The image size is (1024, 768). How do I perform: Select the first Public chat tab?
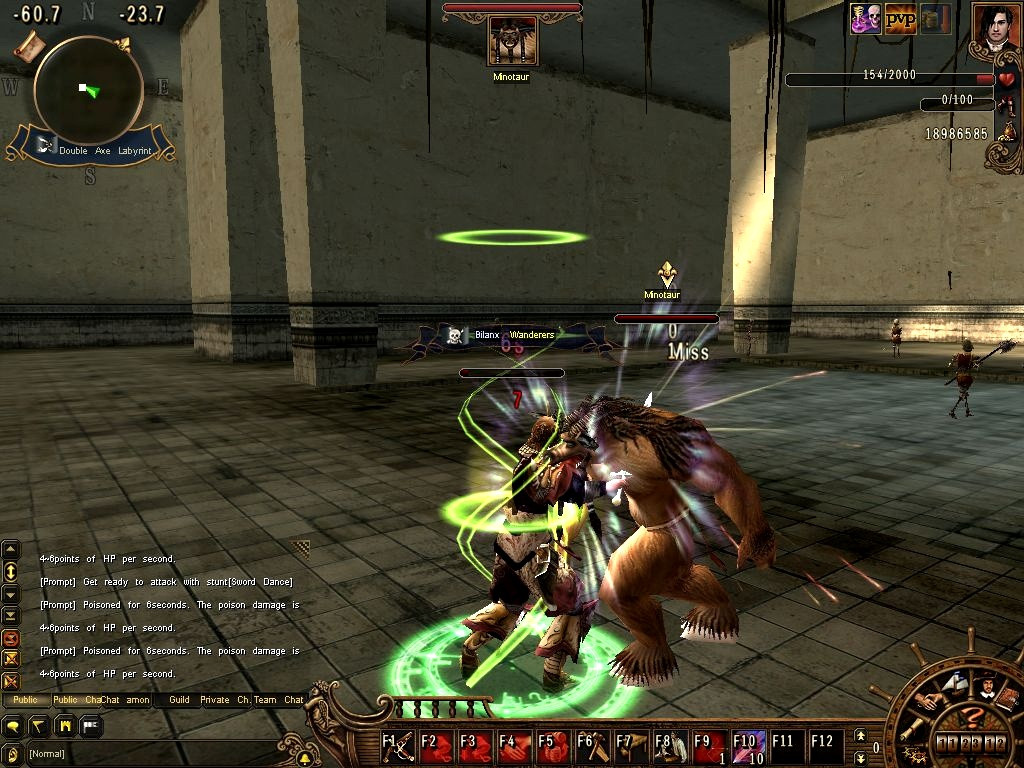(x=26, y=700)
